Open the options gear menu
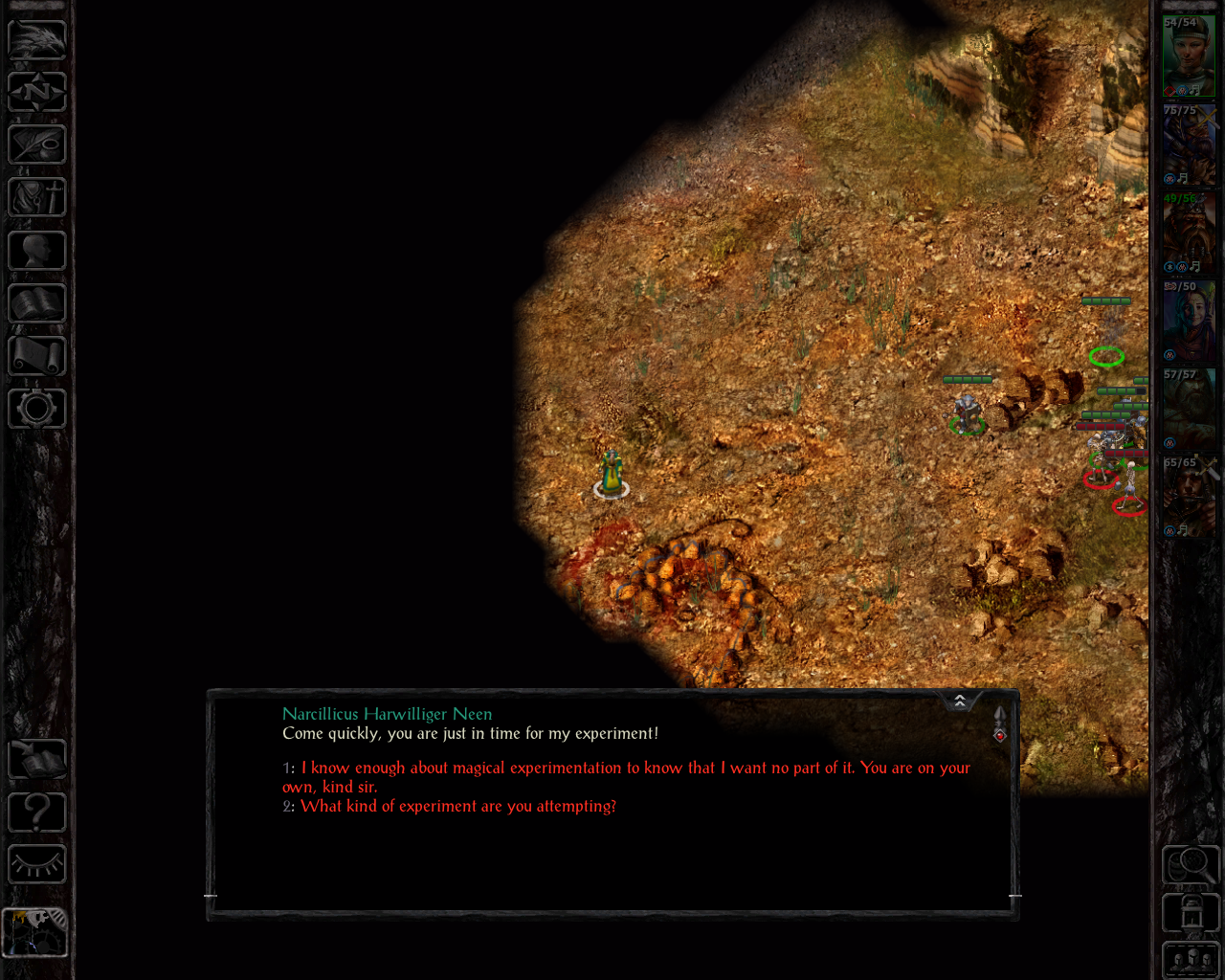Screen dimensions: 1225x980 [37, 409]
